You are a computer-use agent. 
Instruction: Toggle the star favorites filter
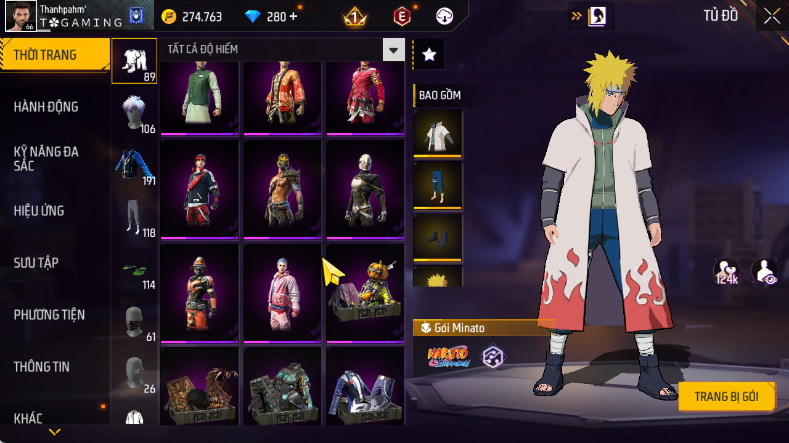pos(428,55)
